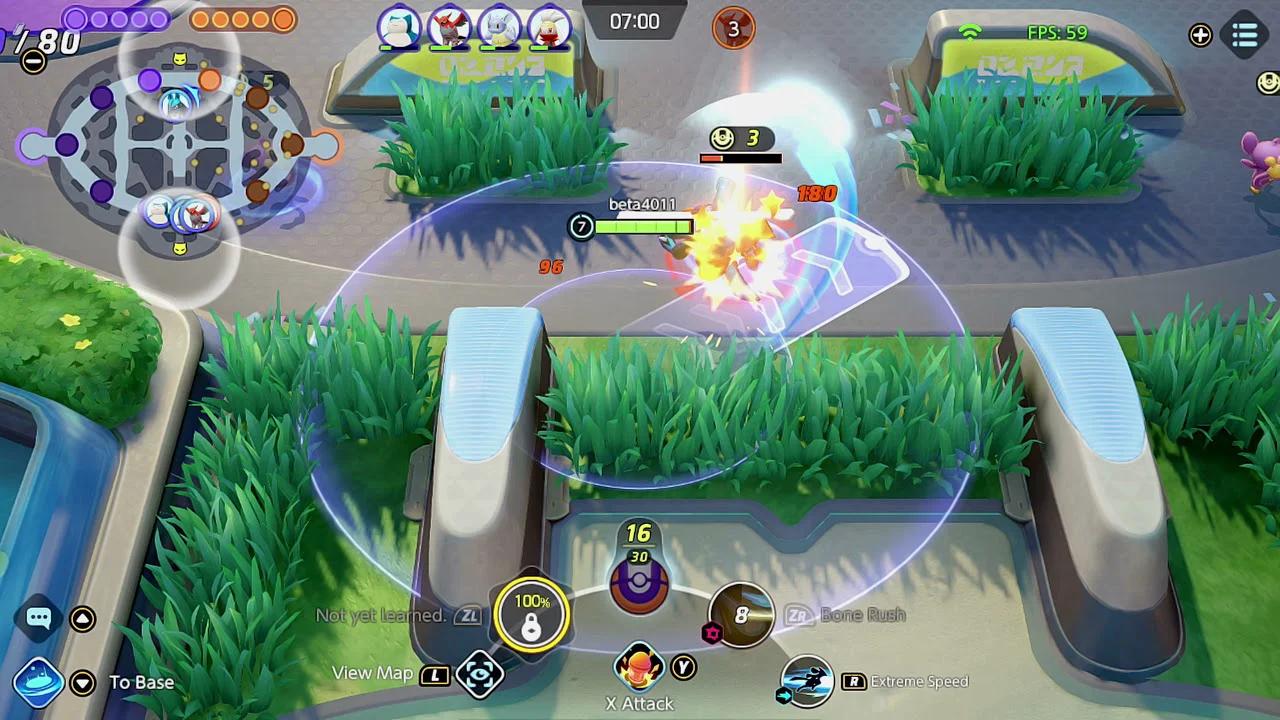Select the To Base recall icon
This screenshot has width=1280, height=720.
38,682
